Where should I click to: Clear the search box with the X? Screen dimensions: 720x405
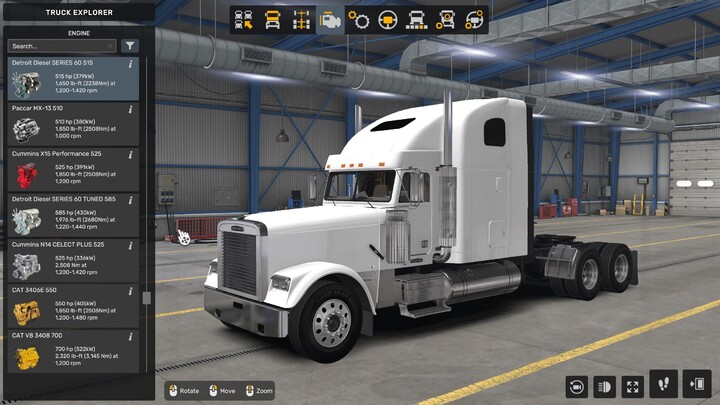click(110, 46)
